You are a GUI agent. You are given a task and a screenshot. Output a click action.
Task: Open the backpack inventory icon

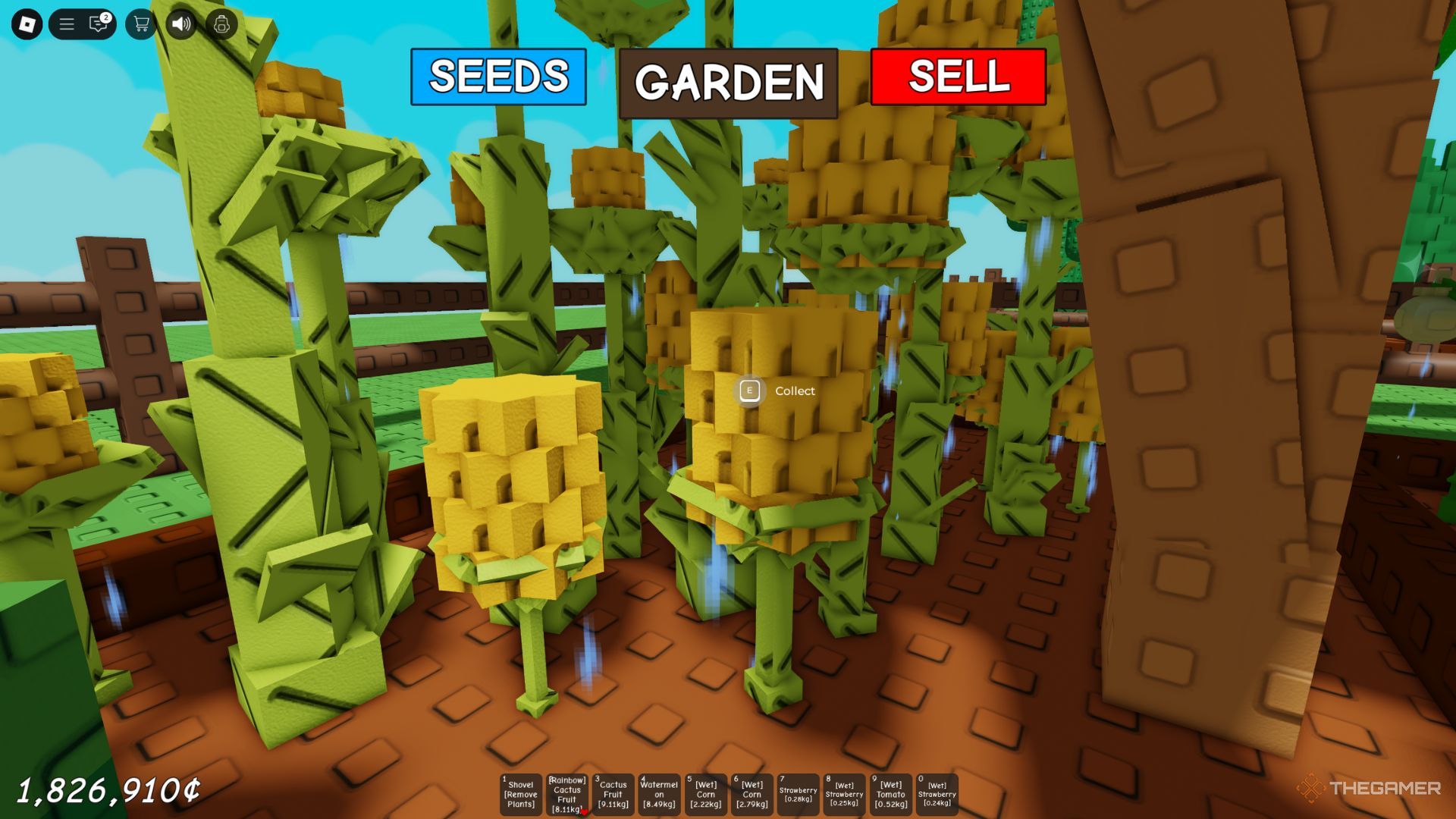[x=221, y=24]
